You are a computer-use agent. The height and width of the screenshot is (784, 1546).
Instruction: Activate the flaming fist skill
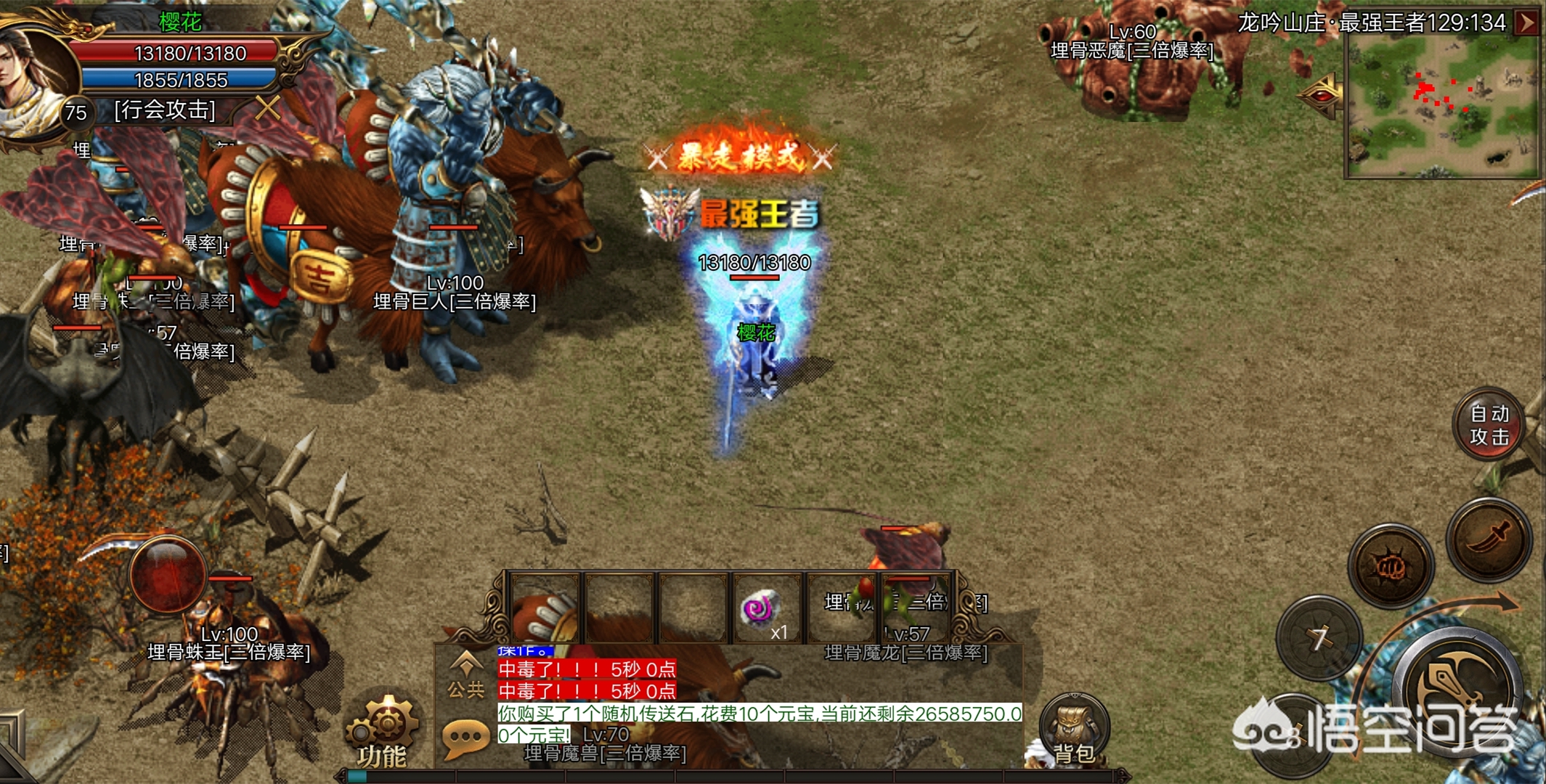tap(1391, 566)
